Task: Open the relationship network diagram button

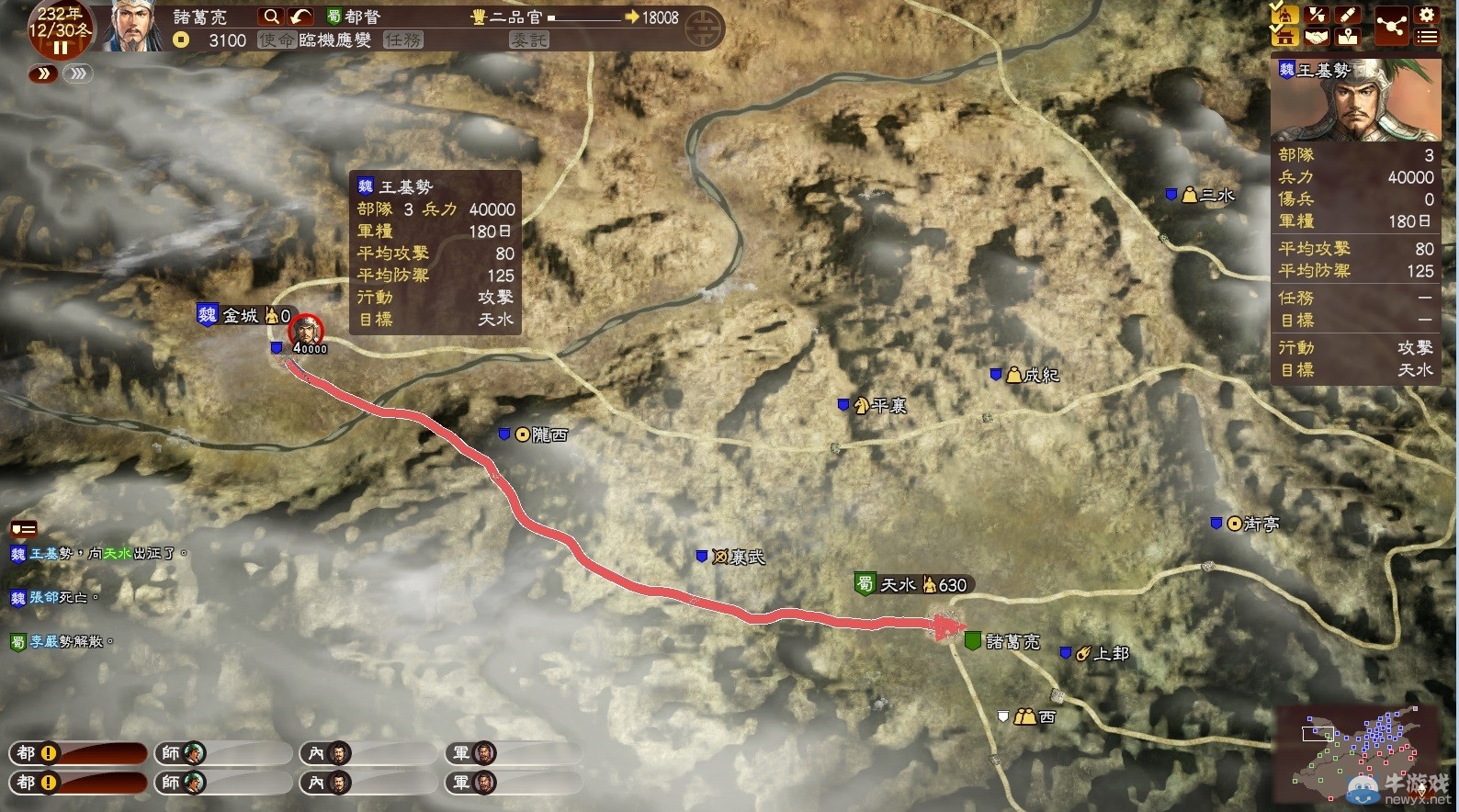Action: [1391, 26]
